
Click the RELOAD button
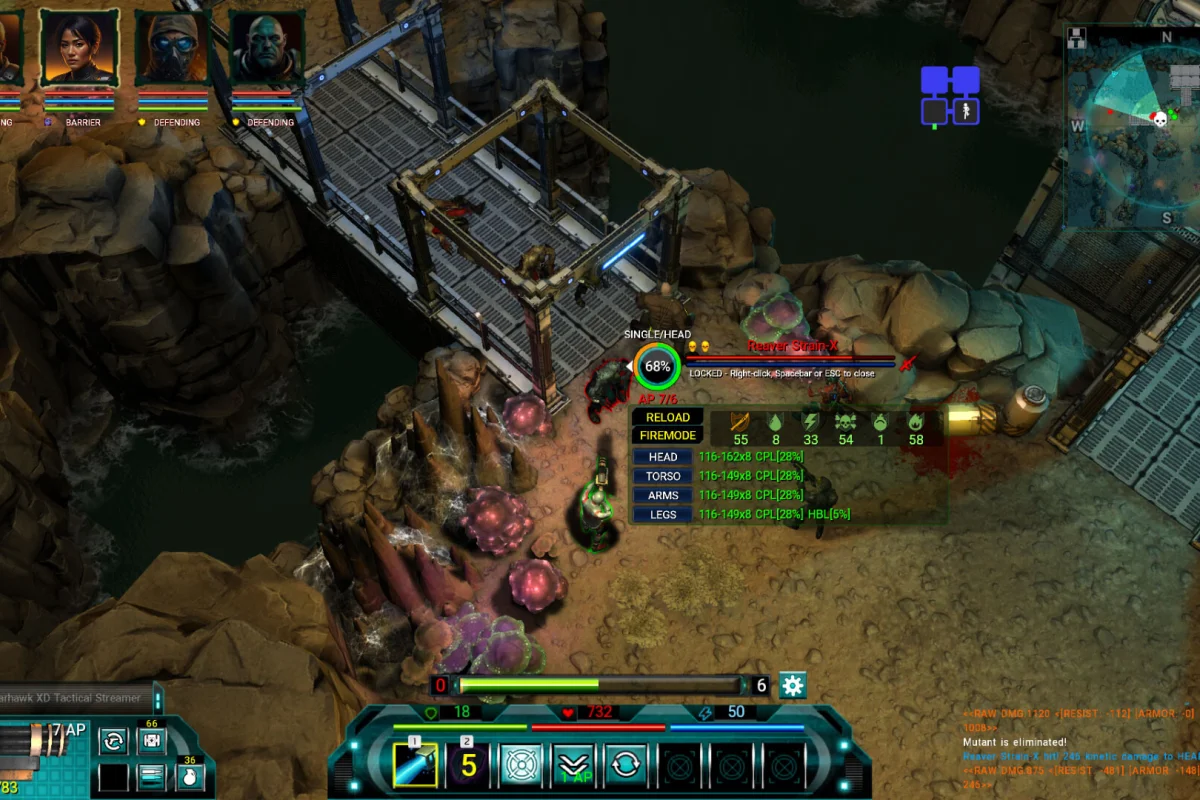(x=667, y=417)
